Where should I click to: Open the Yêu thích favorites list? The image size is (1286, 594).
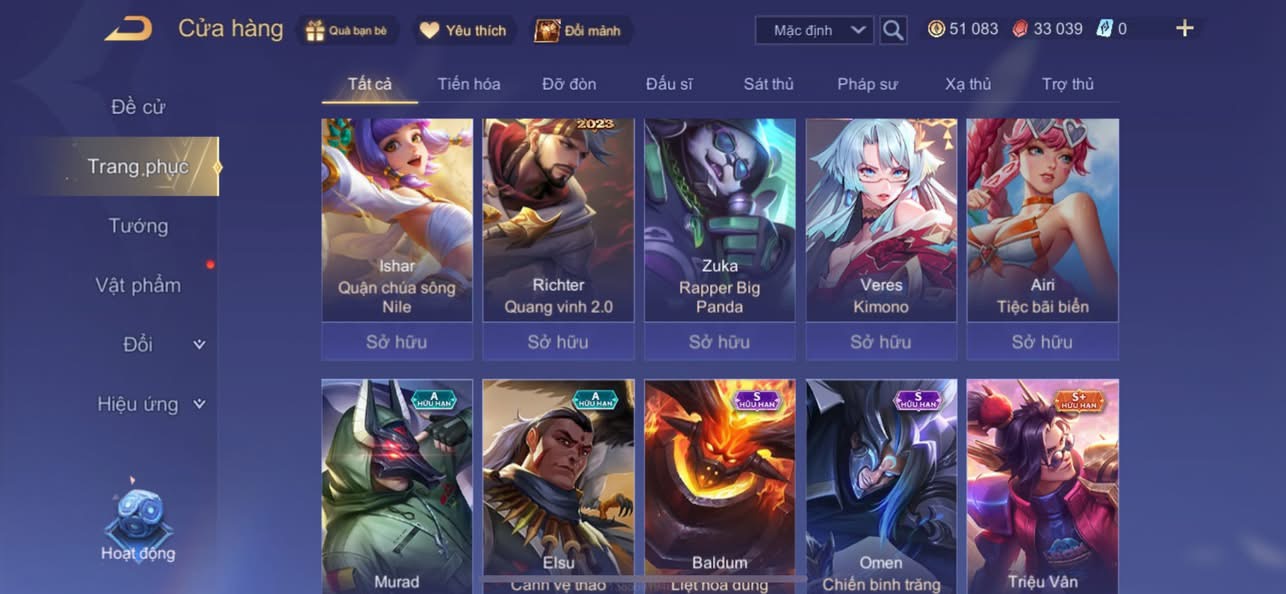point(464,30)
